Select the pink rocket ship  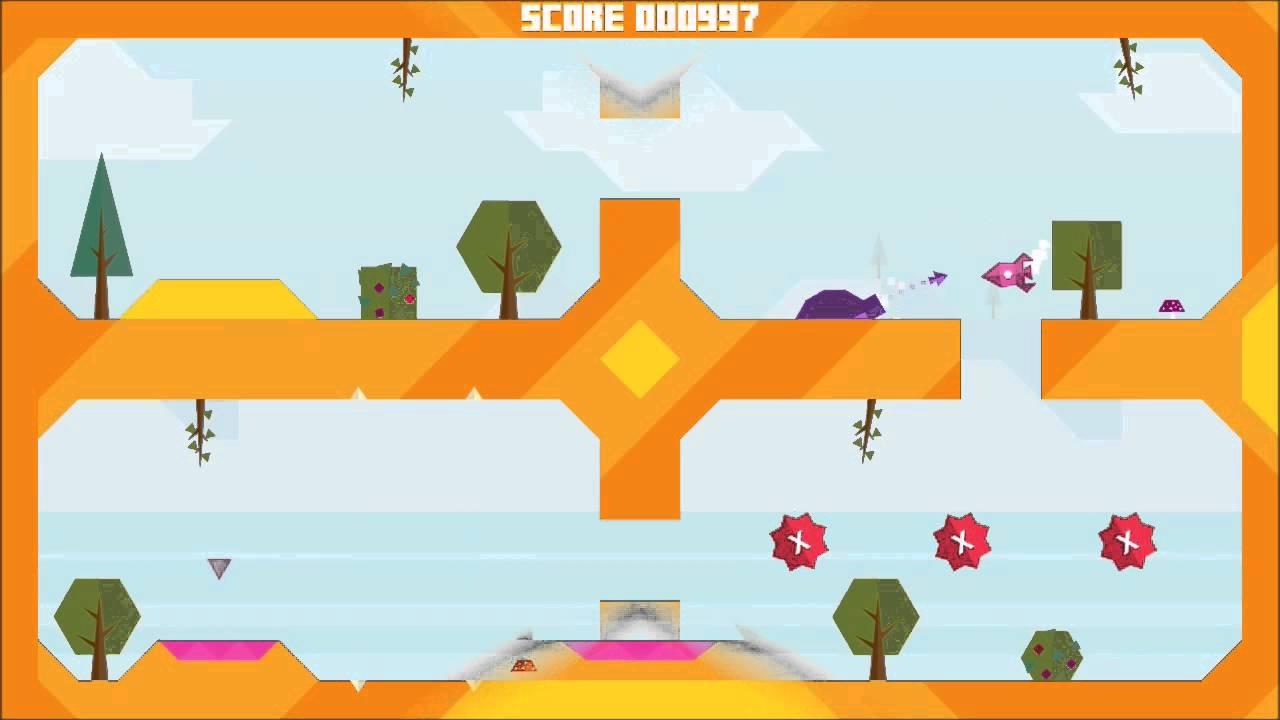tap(1010, 272)
